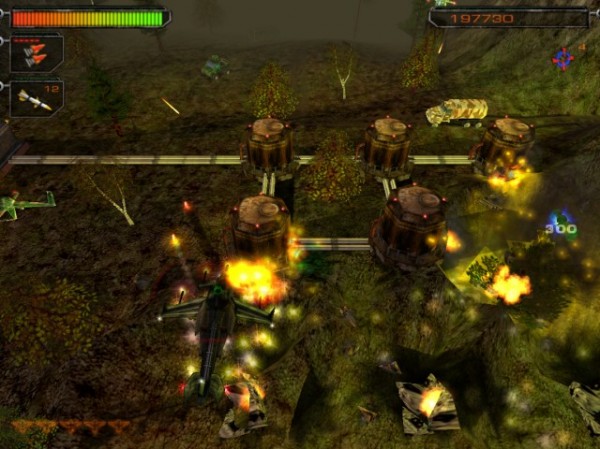
Task: Select the twin rockets weapon icon
Action: [35, 52]
